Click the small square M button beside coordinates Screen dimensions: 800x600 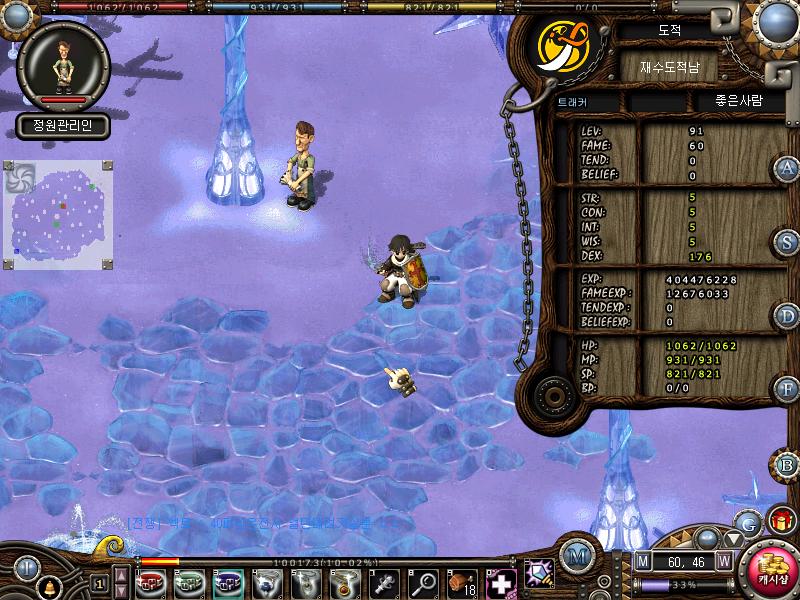(x=642, y=562)
